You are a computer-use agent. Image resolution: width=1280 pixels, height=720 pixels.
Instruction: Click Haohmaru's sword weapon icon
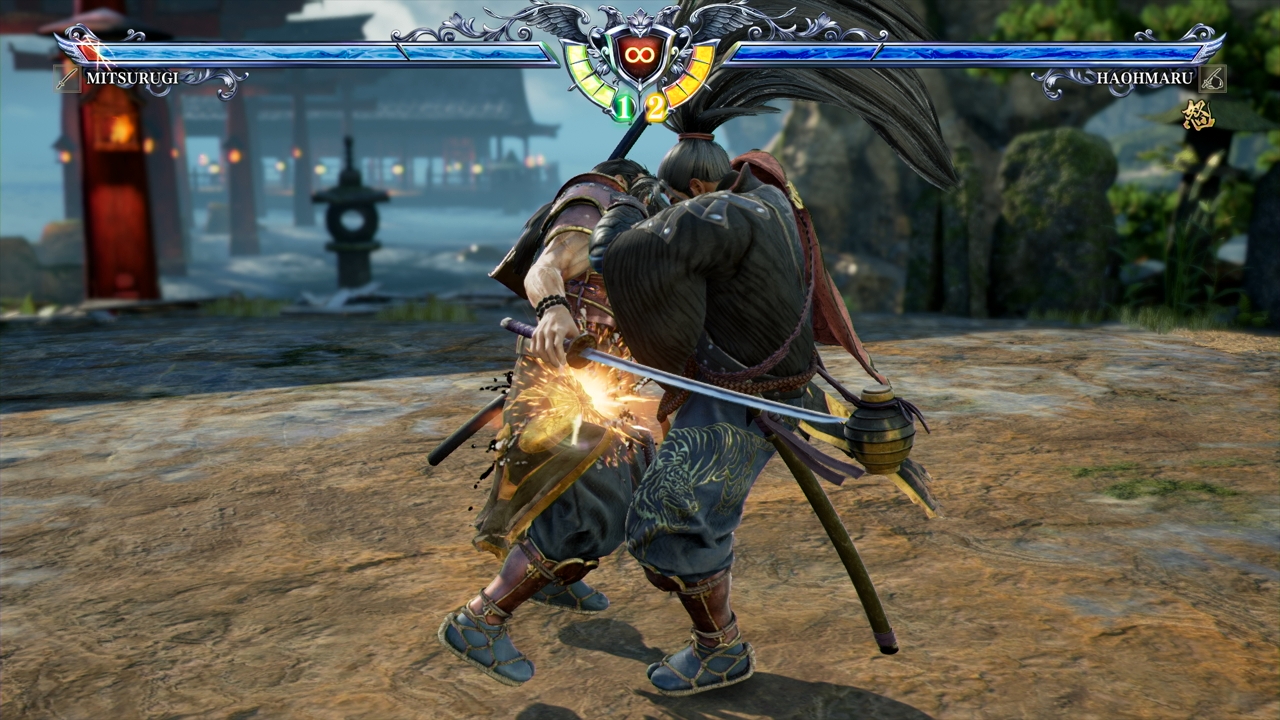point(1212,78)
